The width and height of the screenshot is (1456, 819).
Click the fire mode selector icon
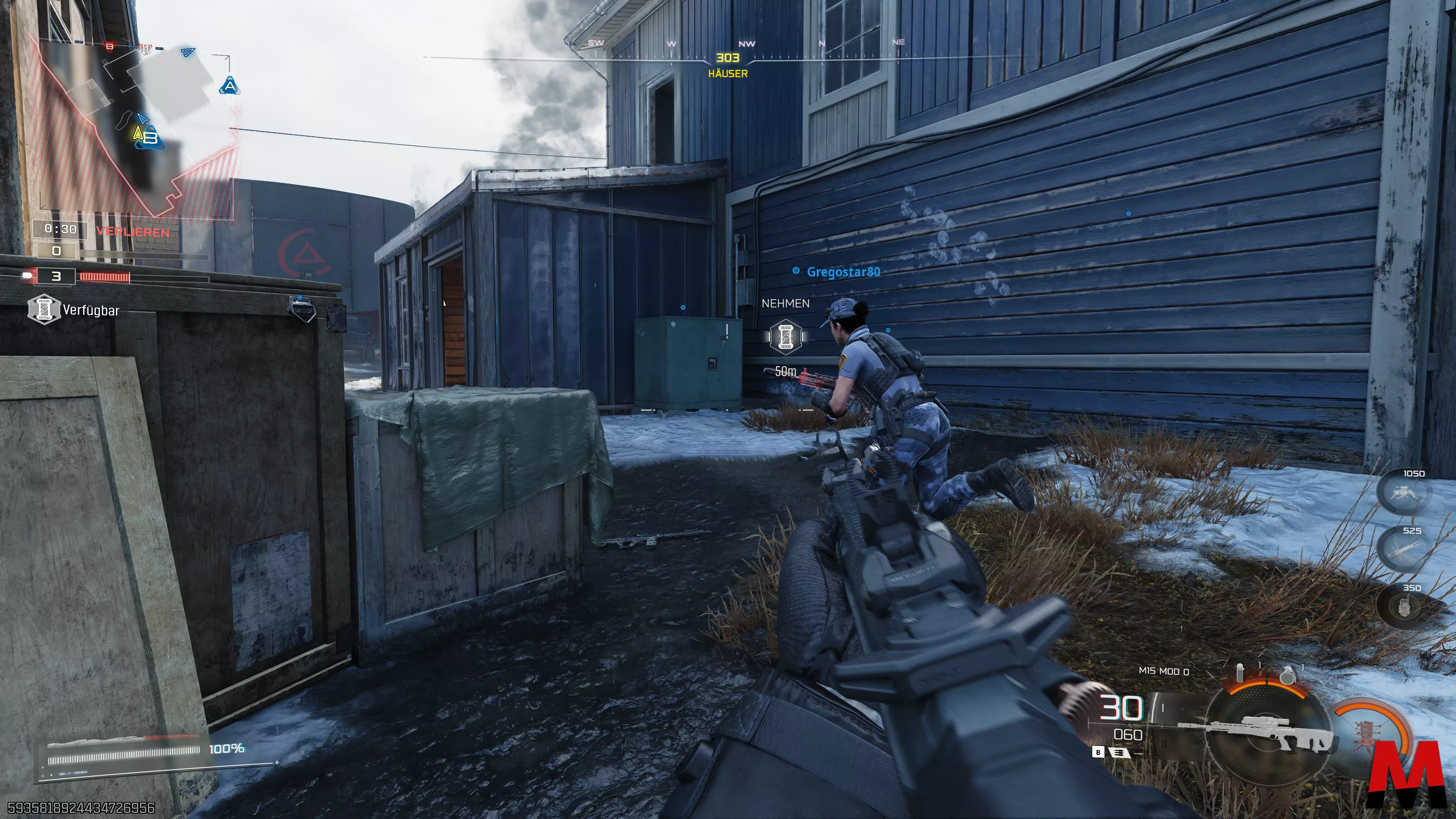1118,752
